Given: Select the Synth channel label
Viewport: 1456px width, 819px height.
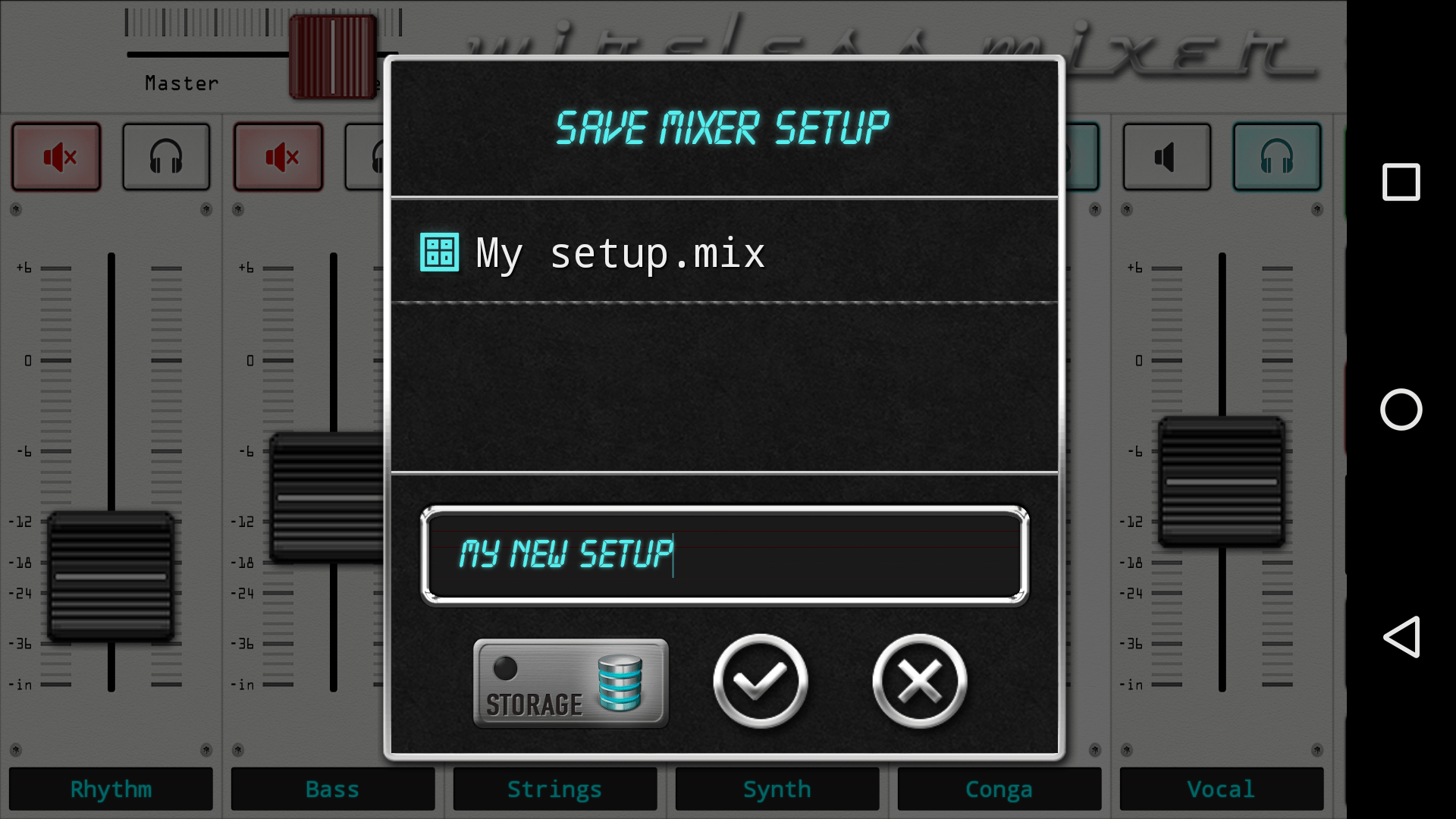Looking at the screenshot, I should [x=777, y=789].
